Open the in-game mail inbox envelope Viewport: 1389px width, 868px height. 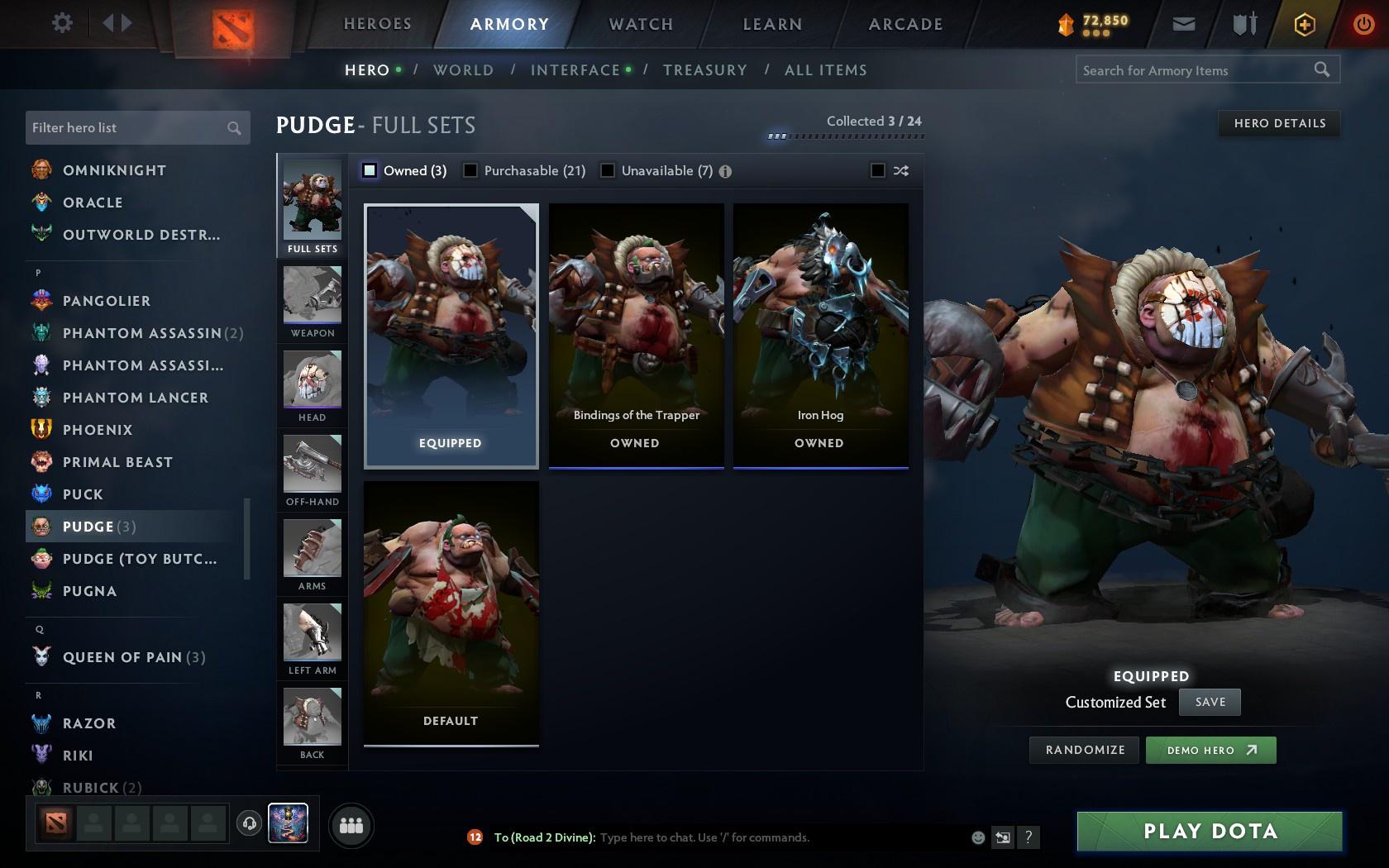[x=1184, y=24]
